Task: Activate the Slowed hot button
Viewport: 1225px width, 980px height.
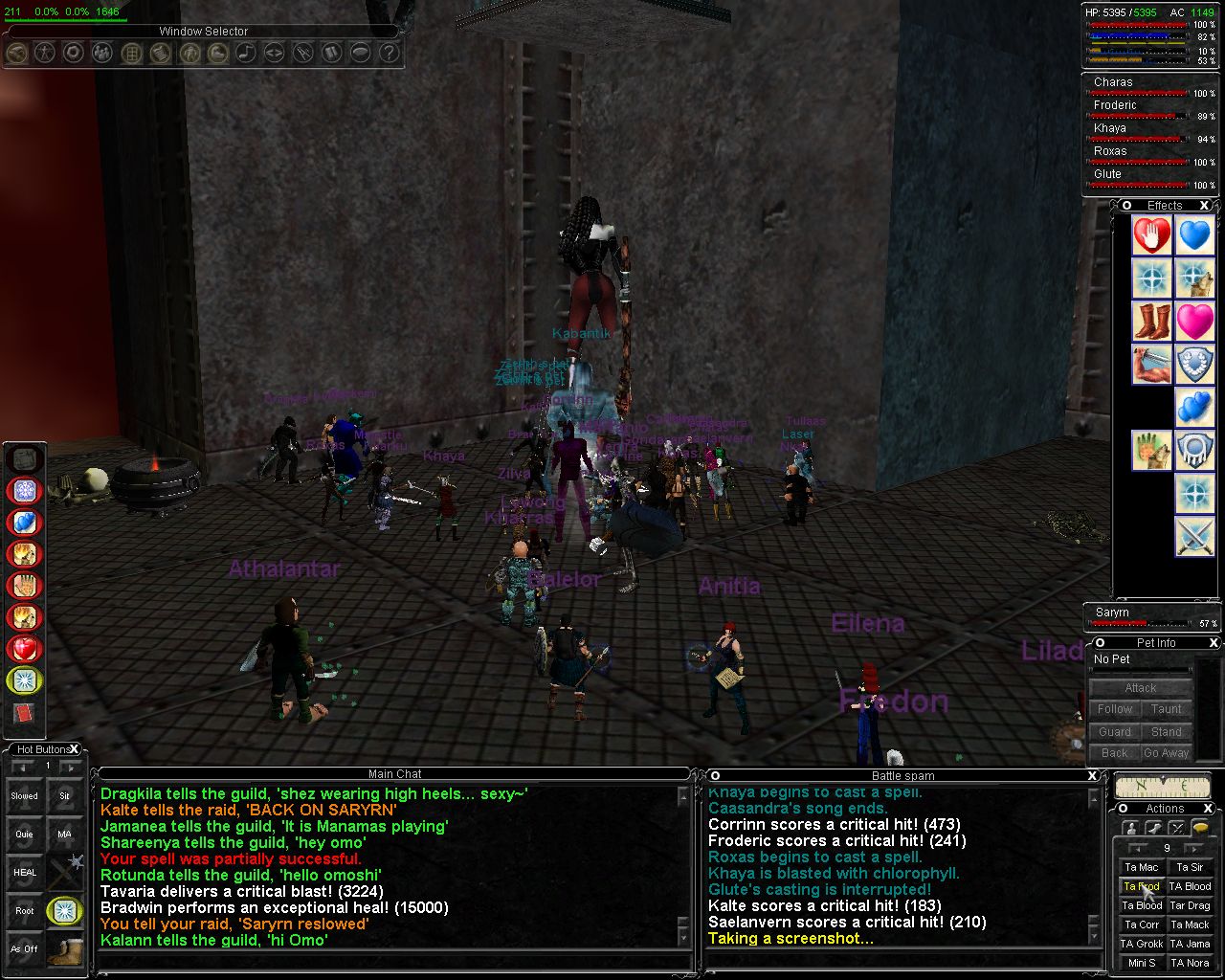Action: click(x=25, y=795)
